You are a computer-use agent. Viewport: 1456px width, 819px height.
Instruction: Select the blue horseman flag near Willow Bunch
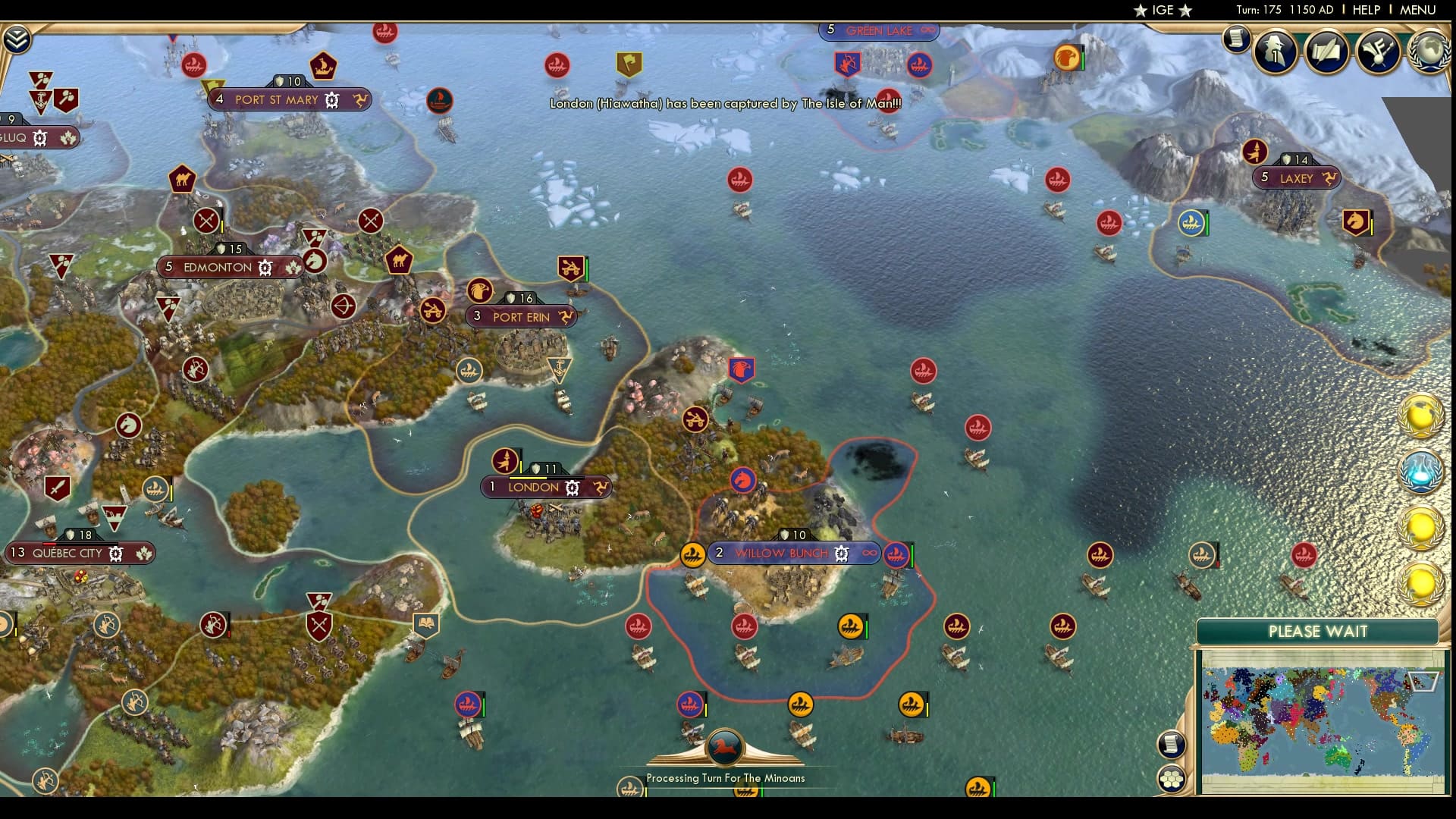742,479
